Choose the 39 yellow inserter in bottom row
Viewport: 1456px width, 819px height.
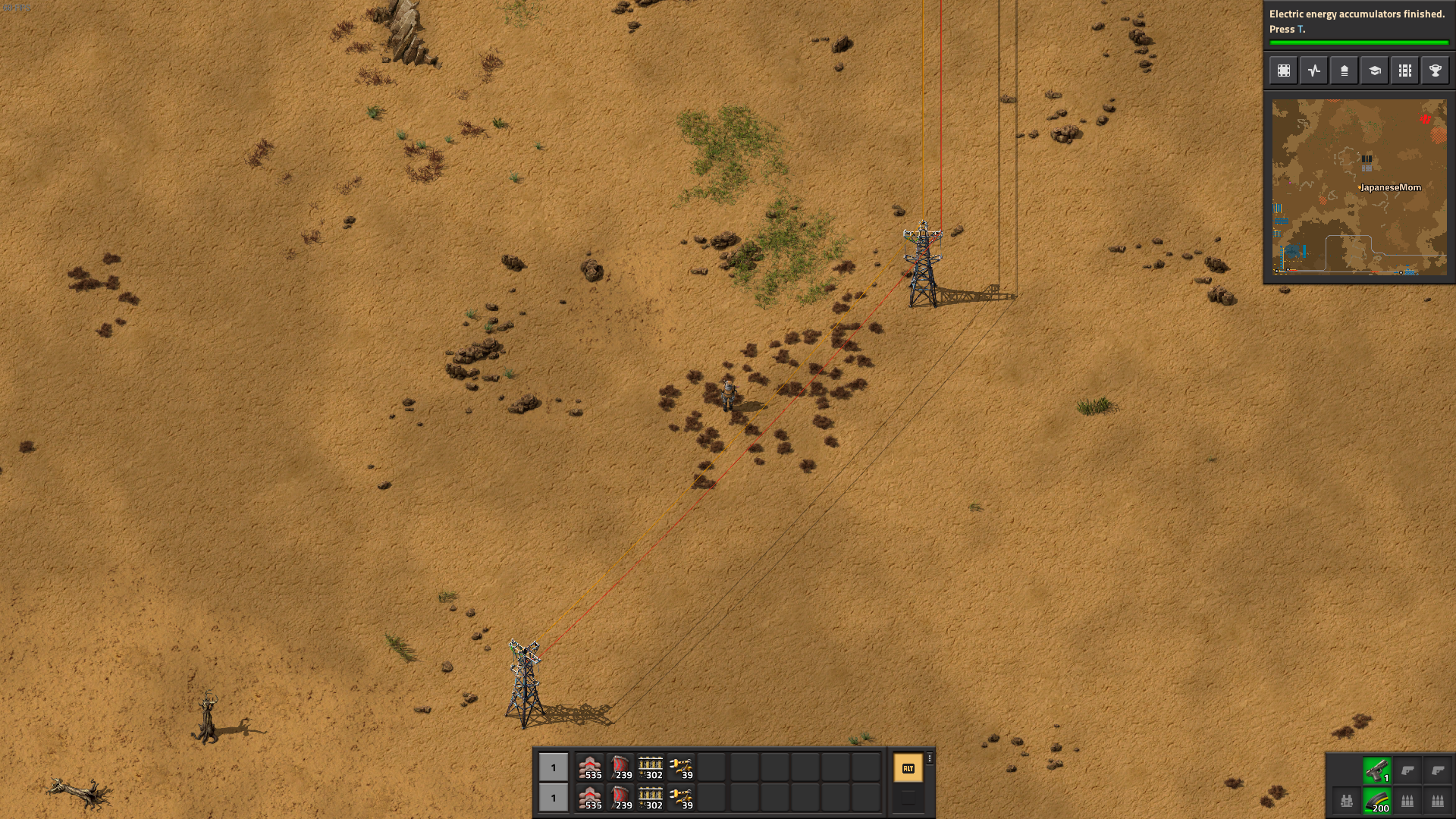(681, 798)
